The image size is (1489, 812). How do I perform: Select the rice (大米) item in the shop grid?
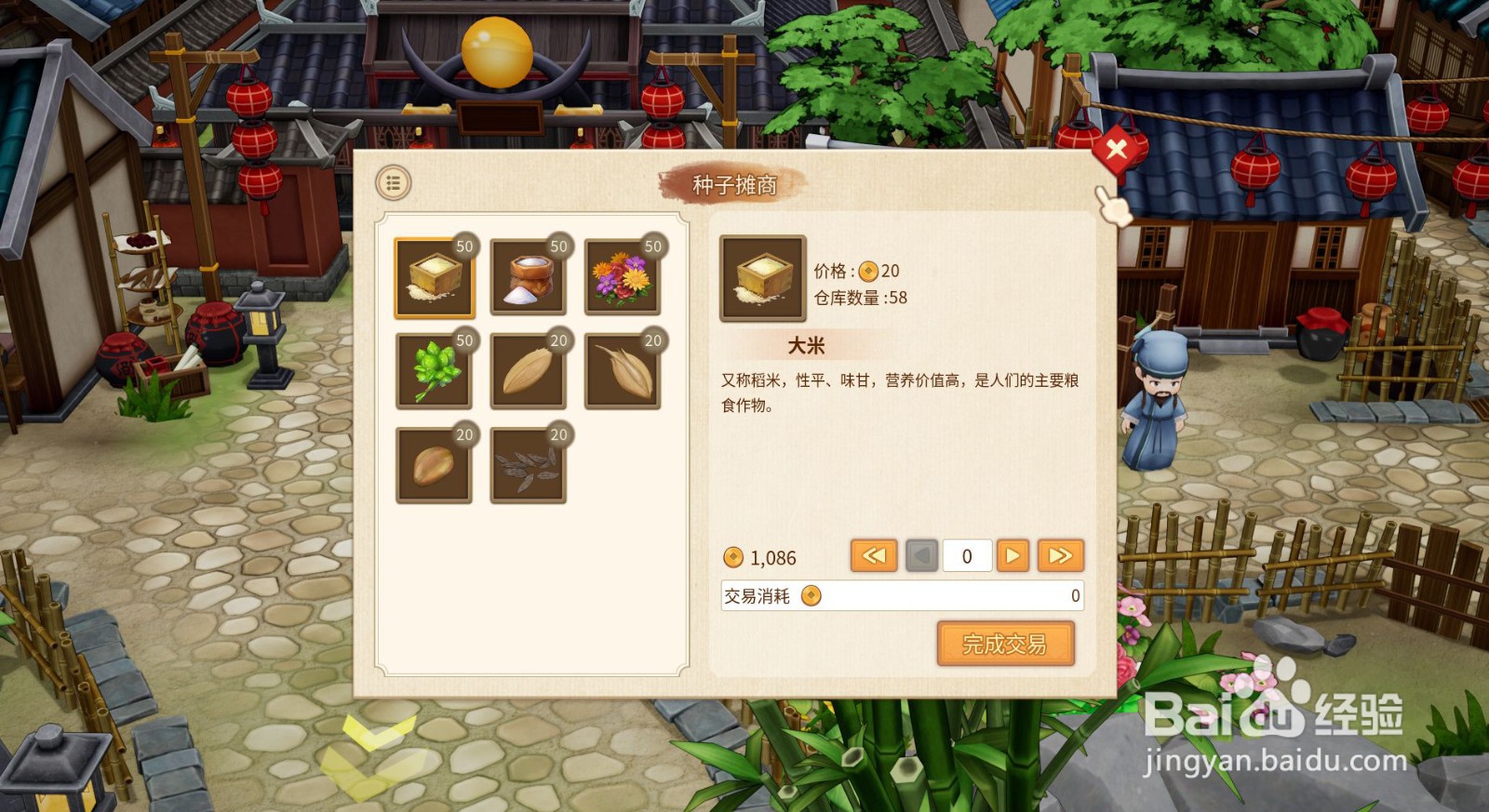434,277
